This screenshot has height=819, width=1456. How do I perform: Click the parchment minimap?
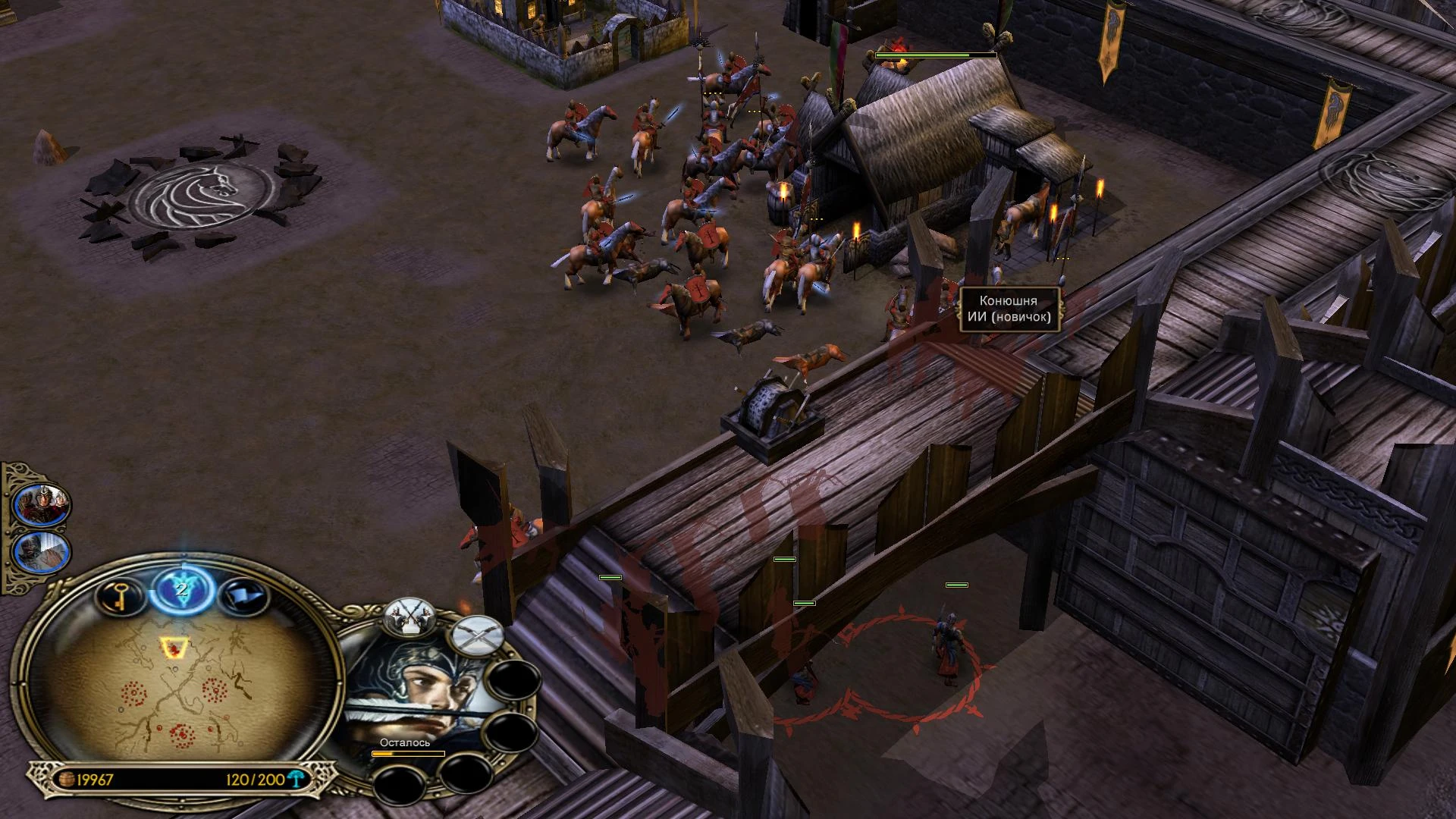pos(182,686)
